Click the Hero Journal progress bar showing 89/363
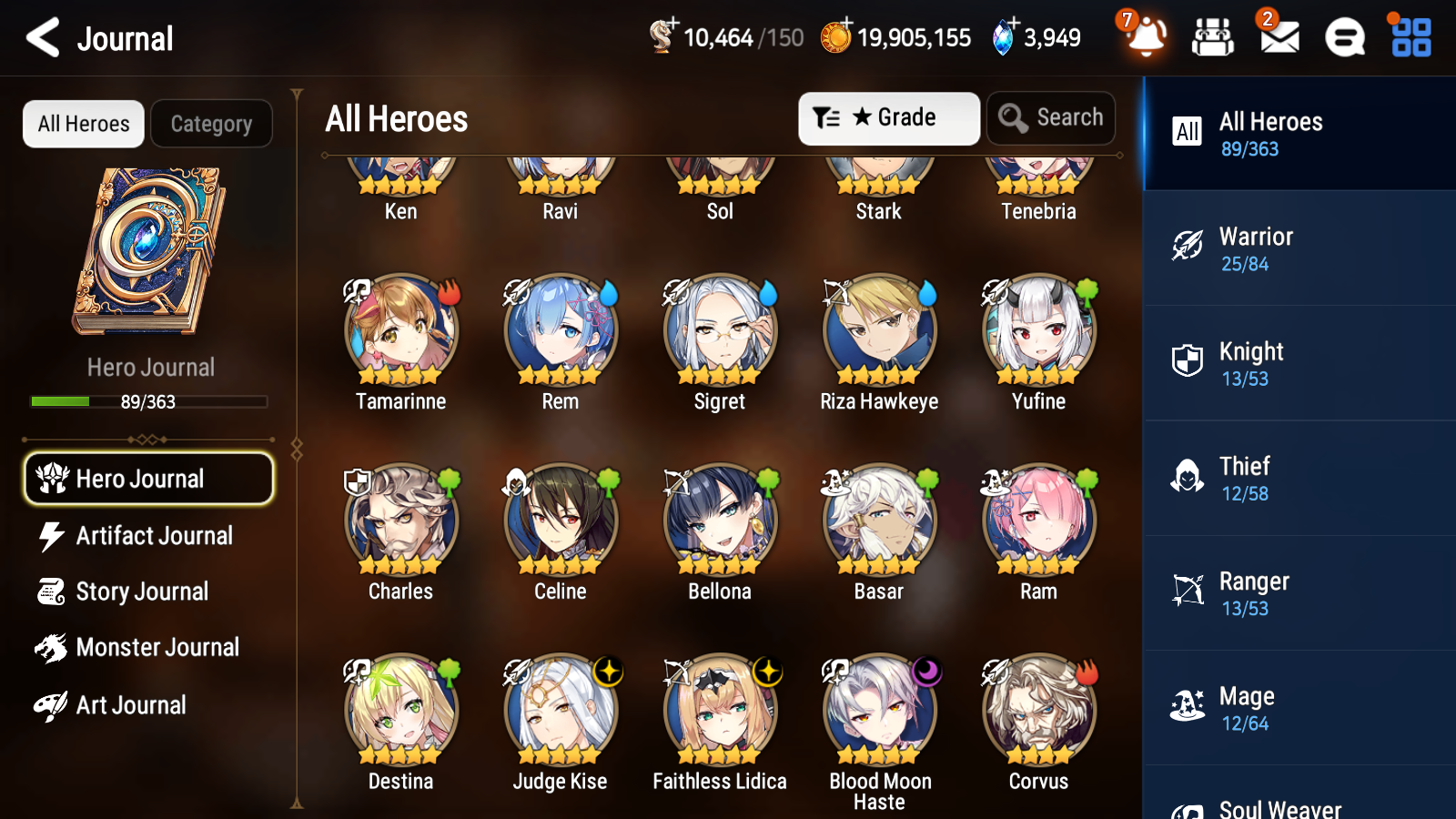1456x819 pixels. pyautogui.click(x=148, y=401)
